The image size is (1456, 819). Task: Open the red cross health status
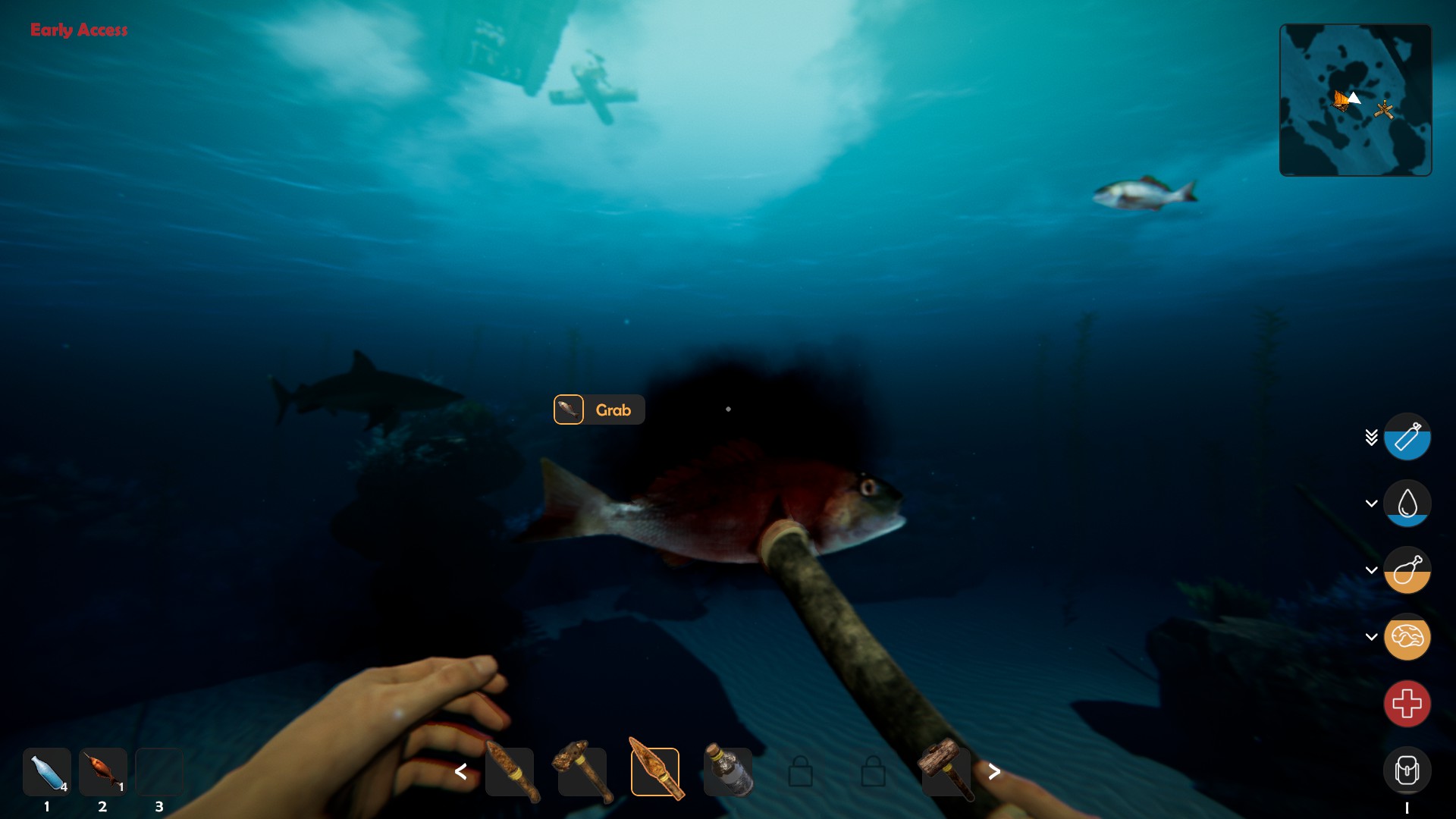[1407, 704]
